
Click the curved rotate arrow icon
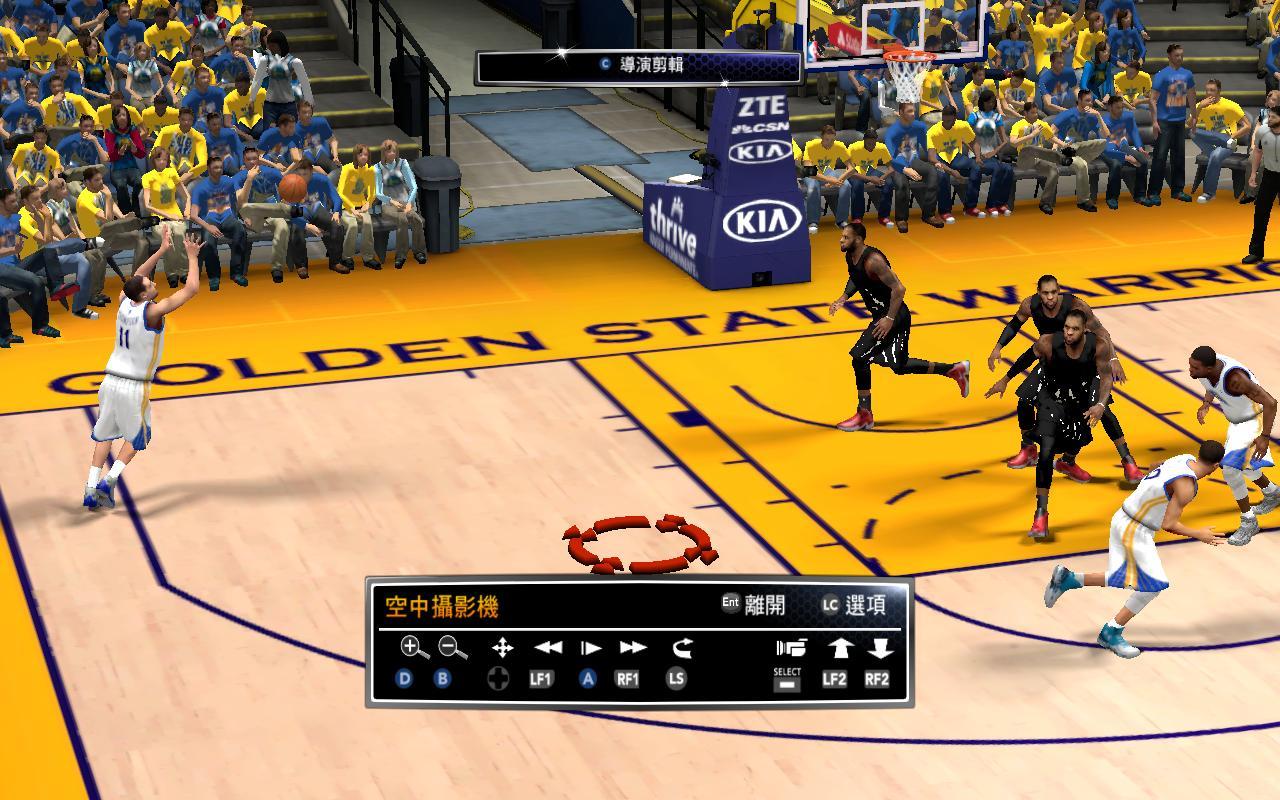click(682, 648)
